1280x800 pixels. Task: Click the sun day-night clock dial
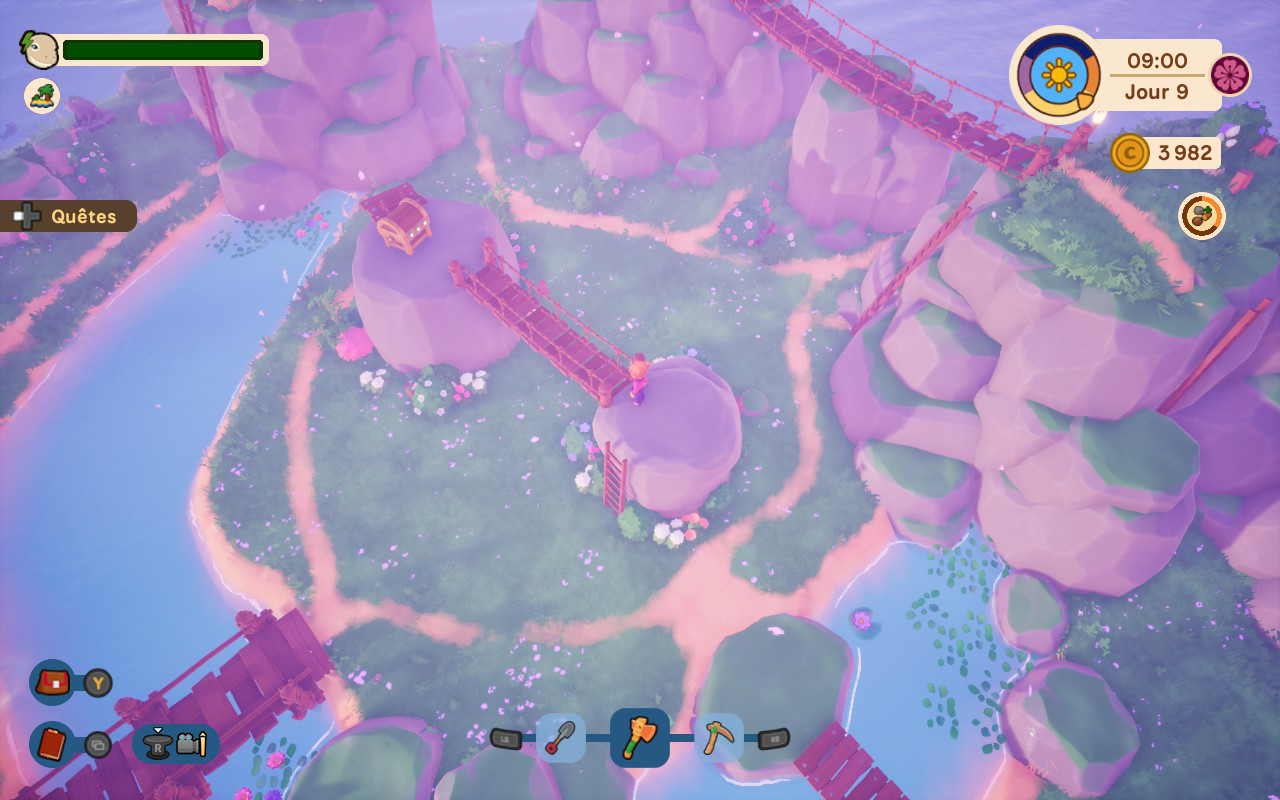coord(1058,75)
